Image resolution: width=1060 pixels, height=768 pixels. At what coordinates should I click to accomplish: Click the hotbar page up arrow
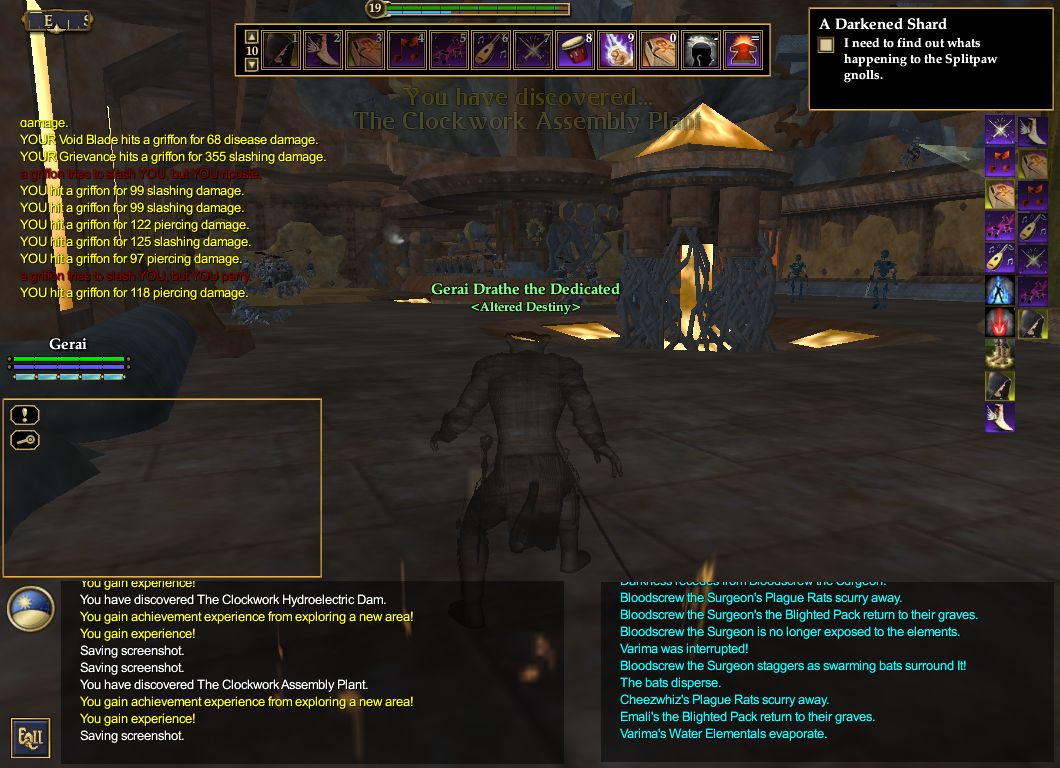(x=251, y=36)
